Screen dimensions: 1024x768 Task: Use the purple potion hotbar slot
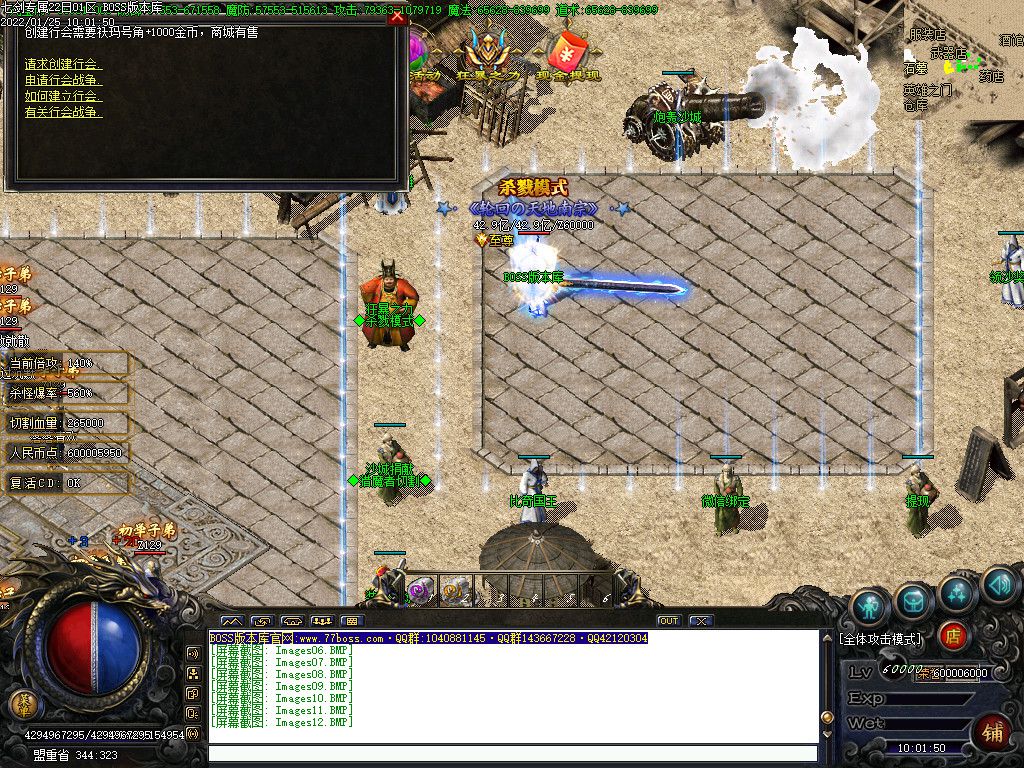(421, 591)
